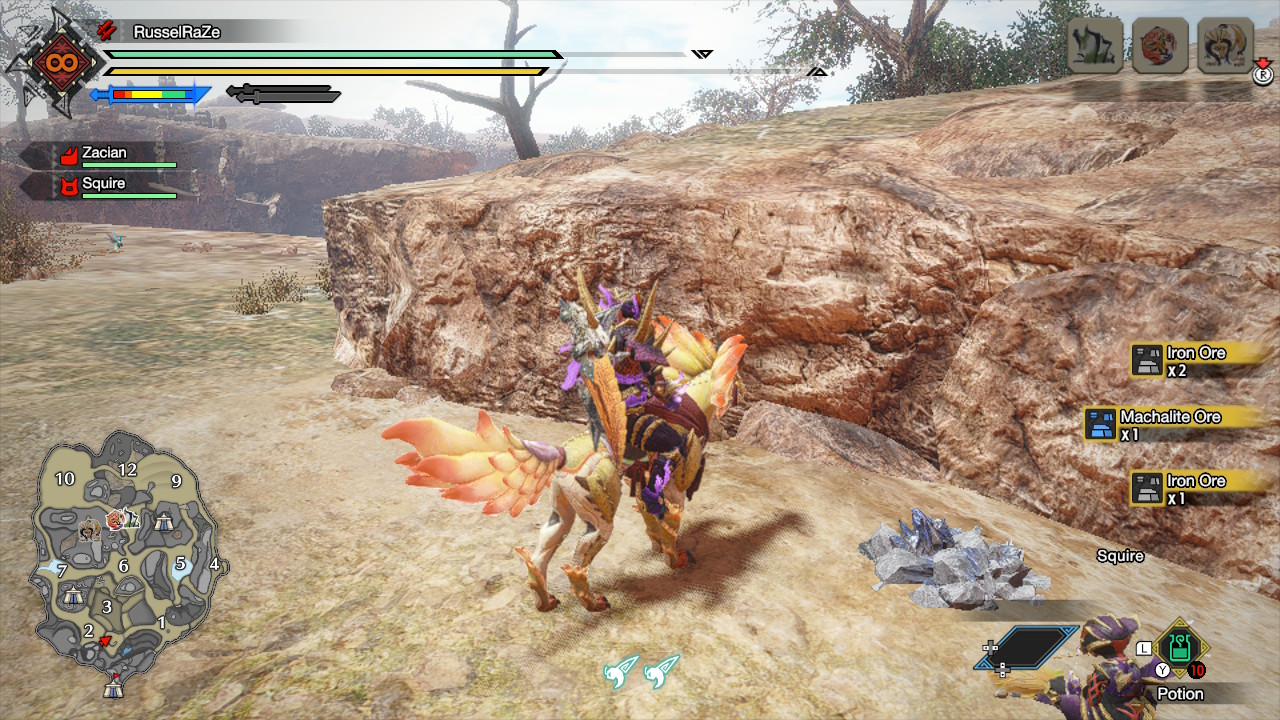1280x720 pixels.
Task: Select the sub-camp tent below area 7
Action: 72,596
